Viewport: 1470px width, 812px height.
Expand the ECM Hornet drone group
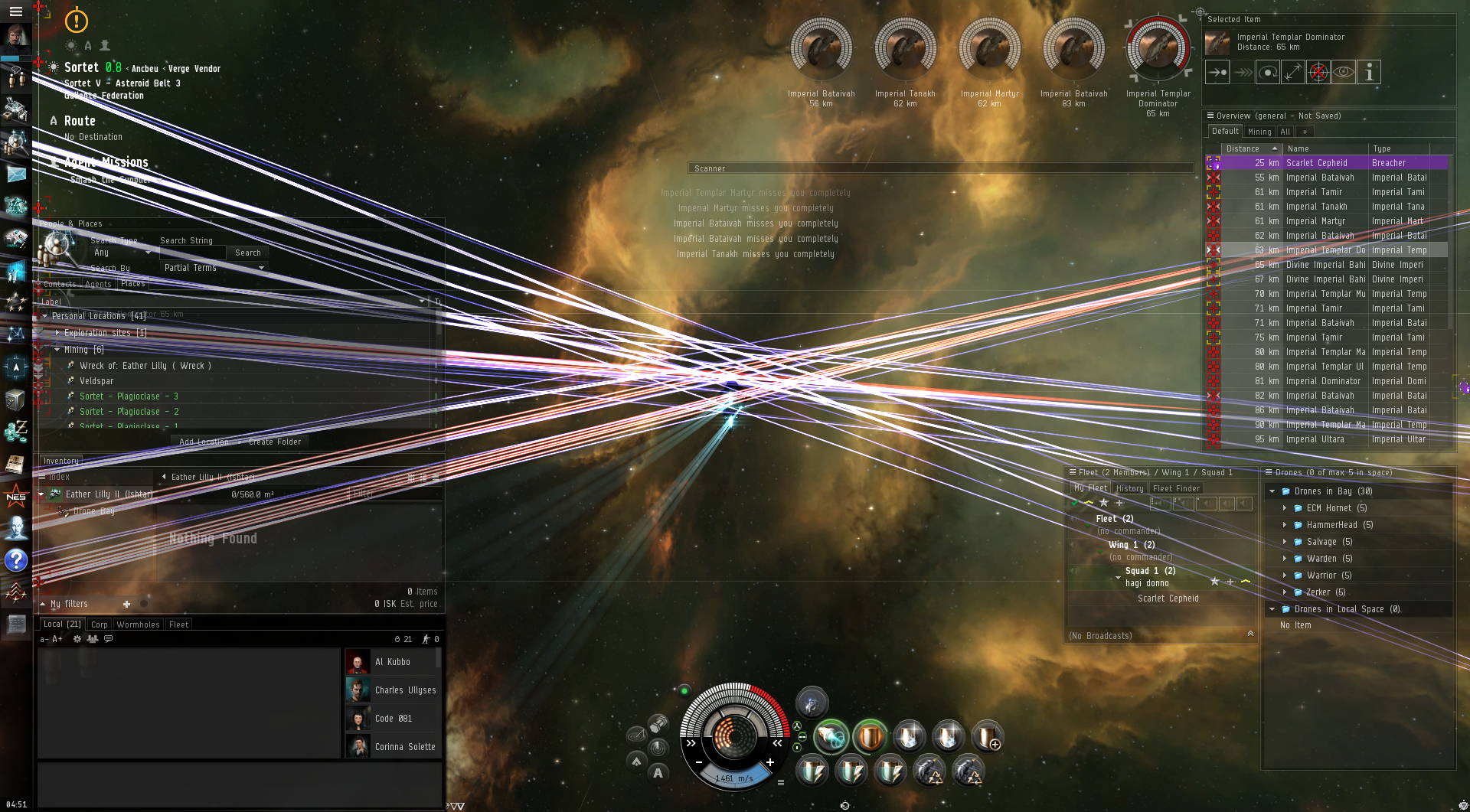tap(1284, 508)
